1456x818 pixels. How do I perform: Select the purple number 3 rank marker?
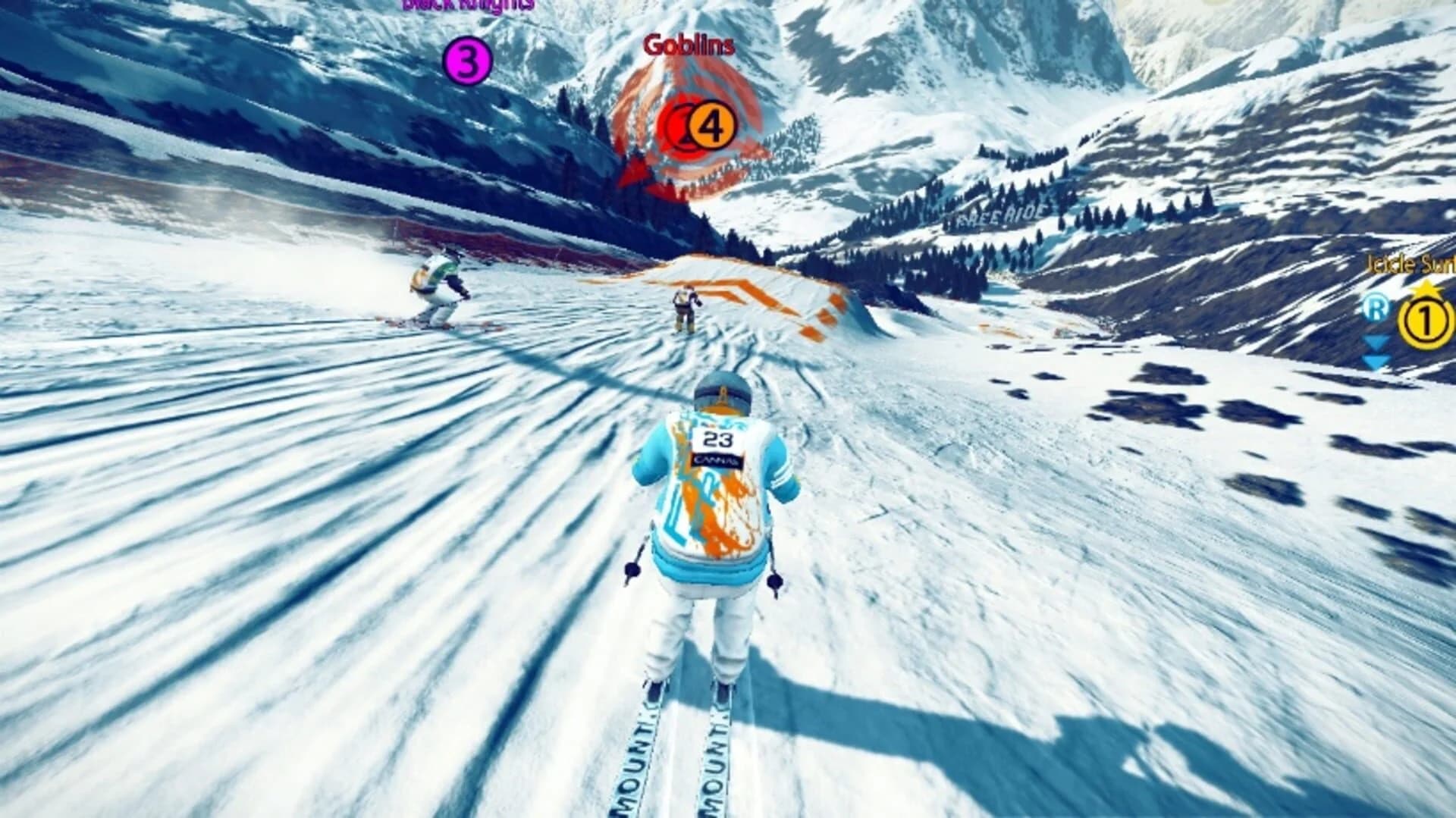coord(468,61)
